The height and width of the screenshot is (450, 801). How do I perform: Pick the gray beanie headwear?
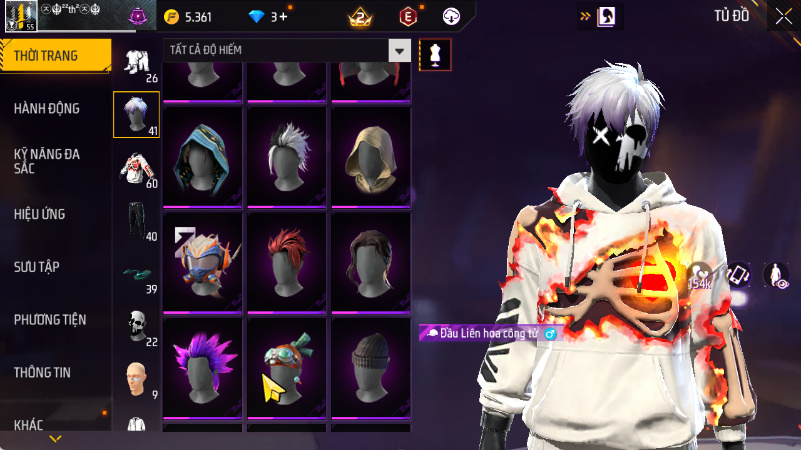point(370,364)
